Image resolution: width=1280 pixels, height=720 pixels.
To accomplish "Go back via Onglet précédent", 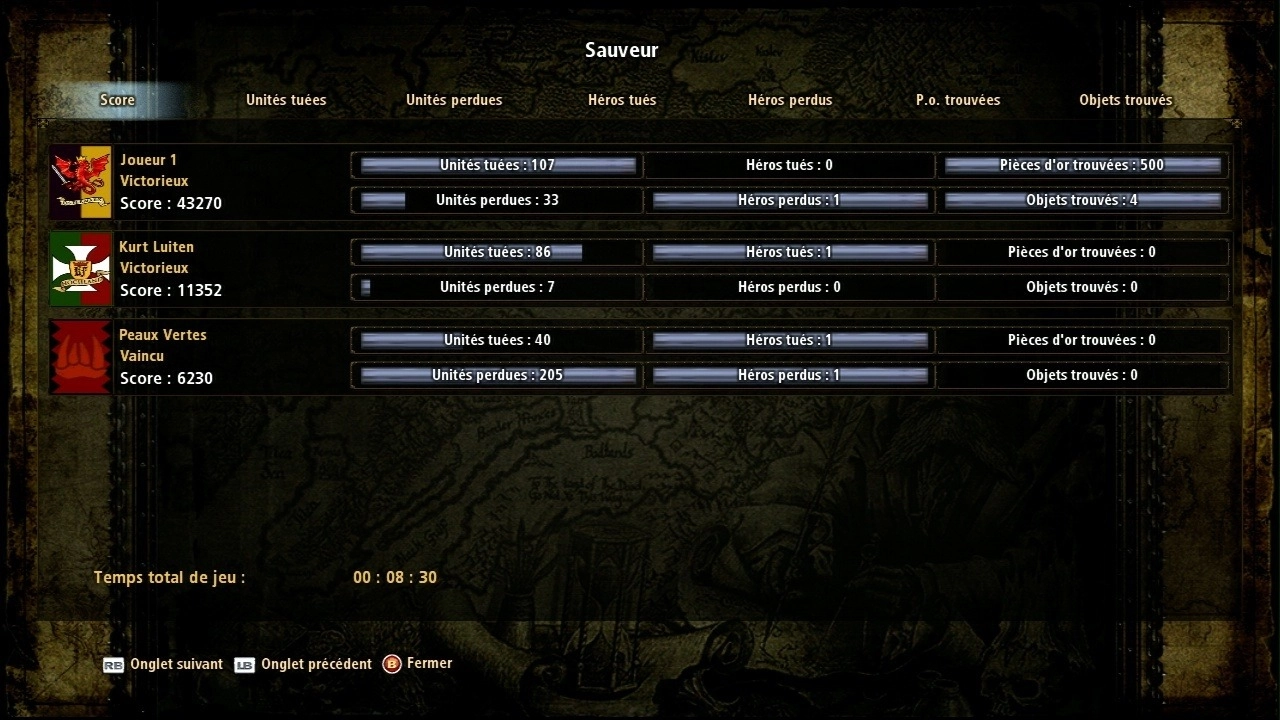I will pos(303,665).
